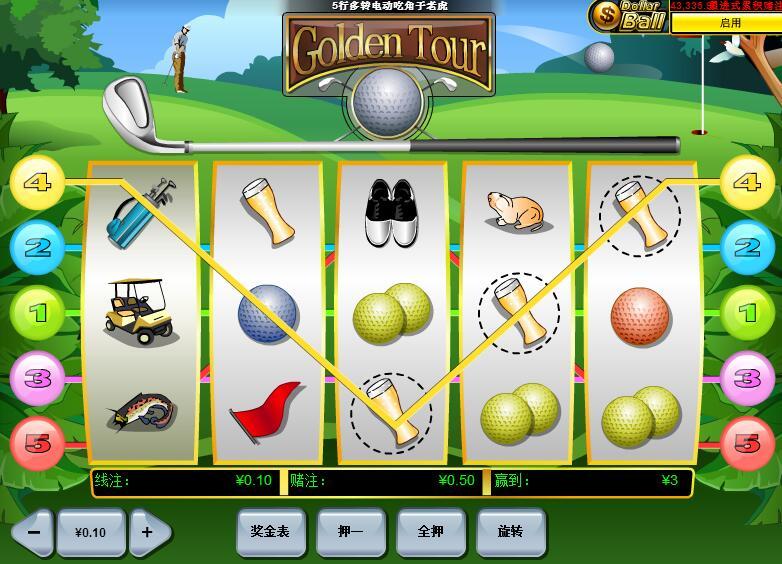The width and height of the screenshot is (782, 564).
Task: Activate the green payline 1 ball right of reels
Action: (747, 313)
